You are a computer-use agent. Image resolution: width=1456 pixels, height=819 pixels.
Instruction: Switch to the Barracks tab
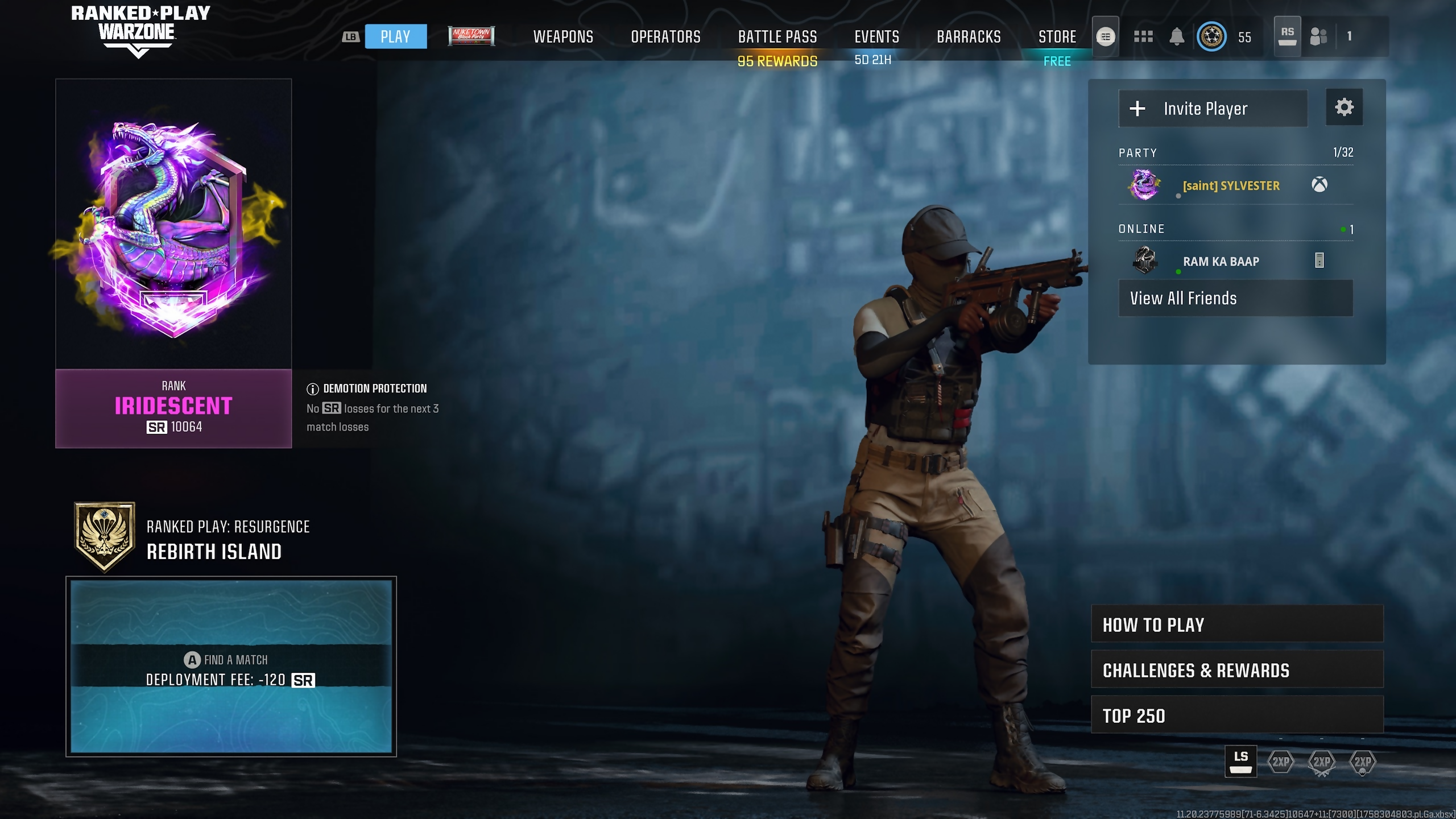pos(969,37)
